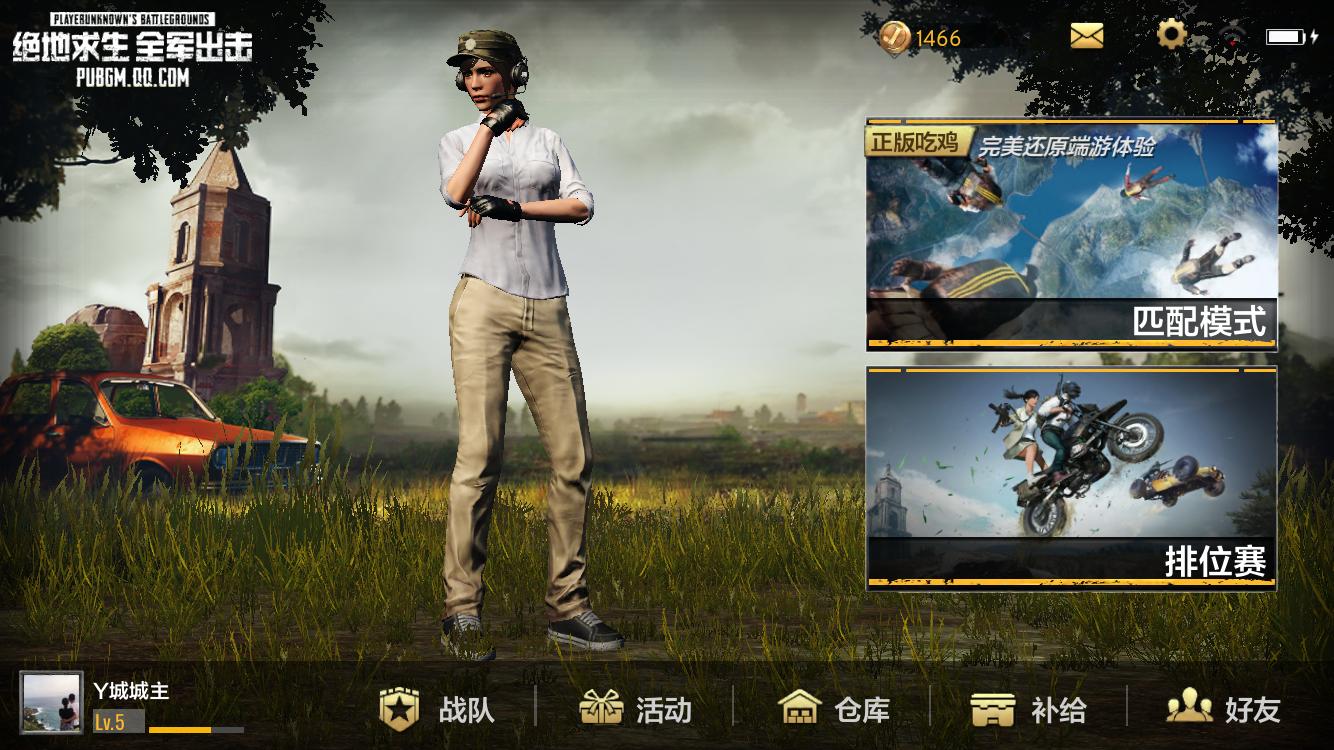Click the battery status indicator
Screen dimensions: 1334x750
click(1287, 35)
